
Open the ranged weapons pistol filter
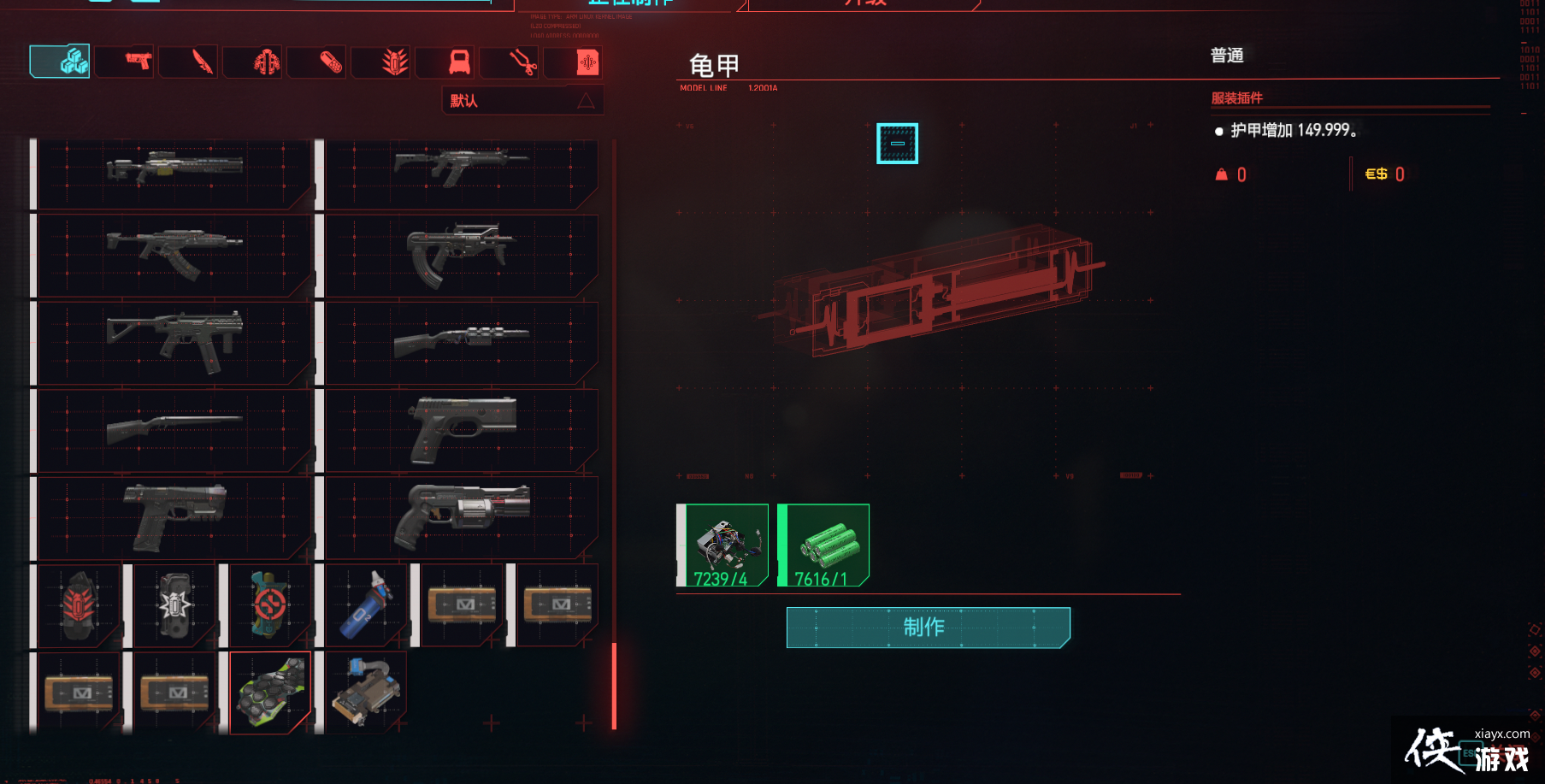click(x=125, y=61)
